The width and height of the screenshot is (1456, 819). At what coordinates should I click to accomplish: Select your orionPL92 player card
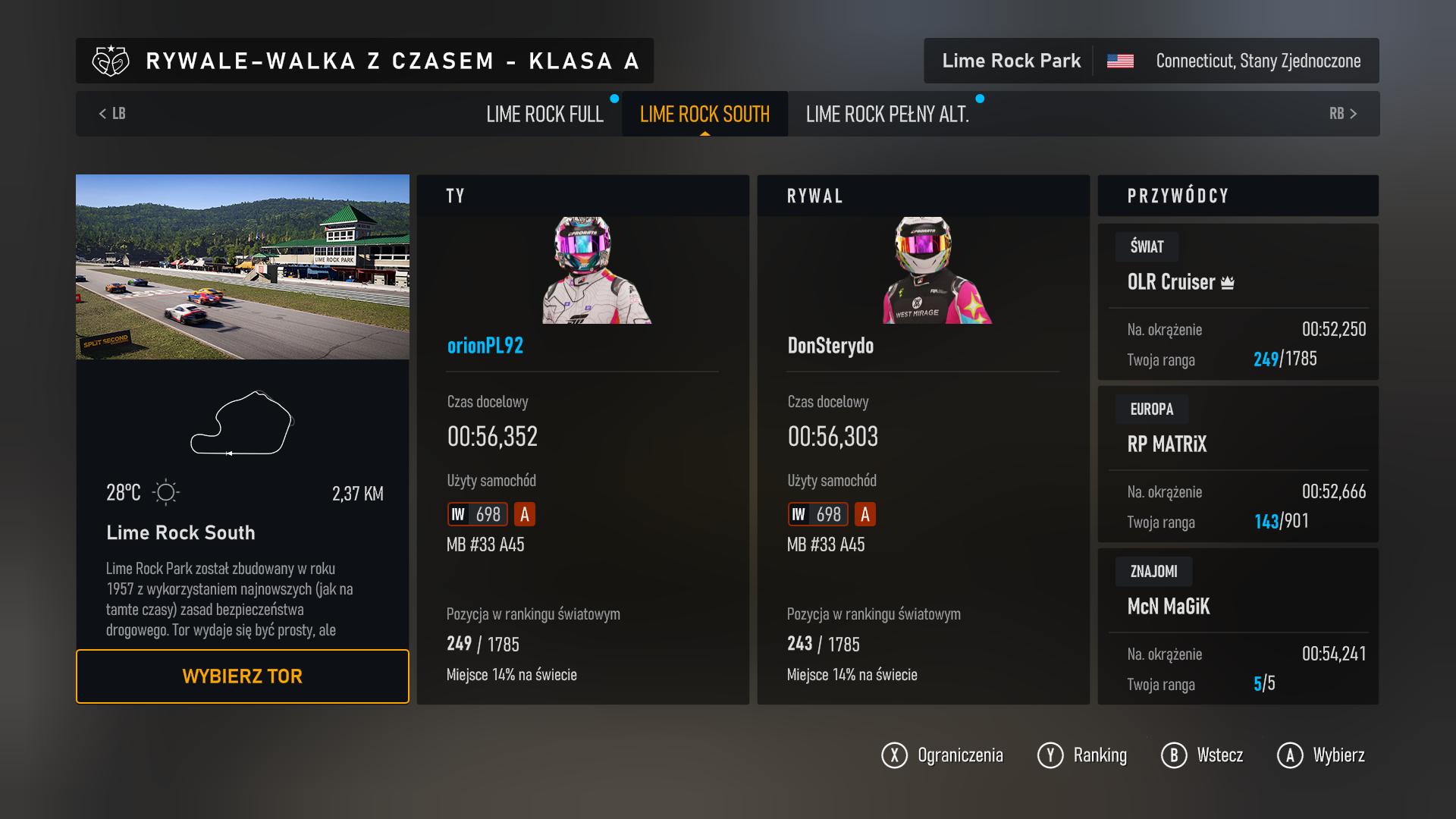[582, 440]
